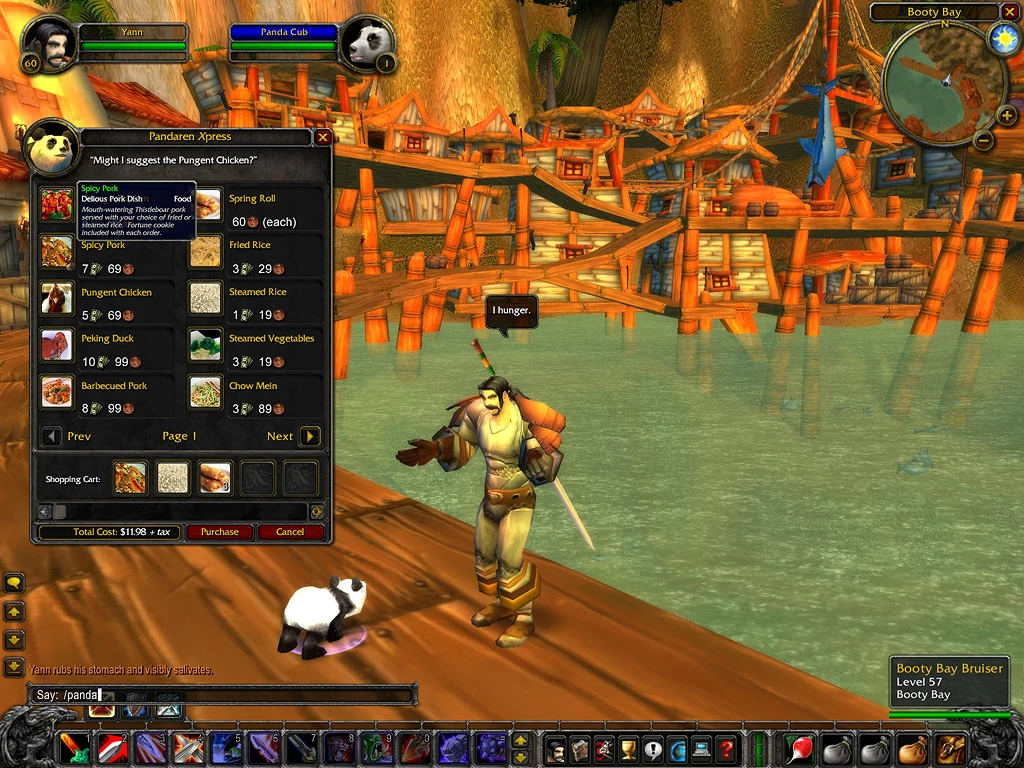The width and height of the screenshot is (1024, 768).
Task: Pick the Spring Roll item
Action: (208, 206)
